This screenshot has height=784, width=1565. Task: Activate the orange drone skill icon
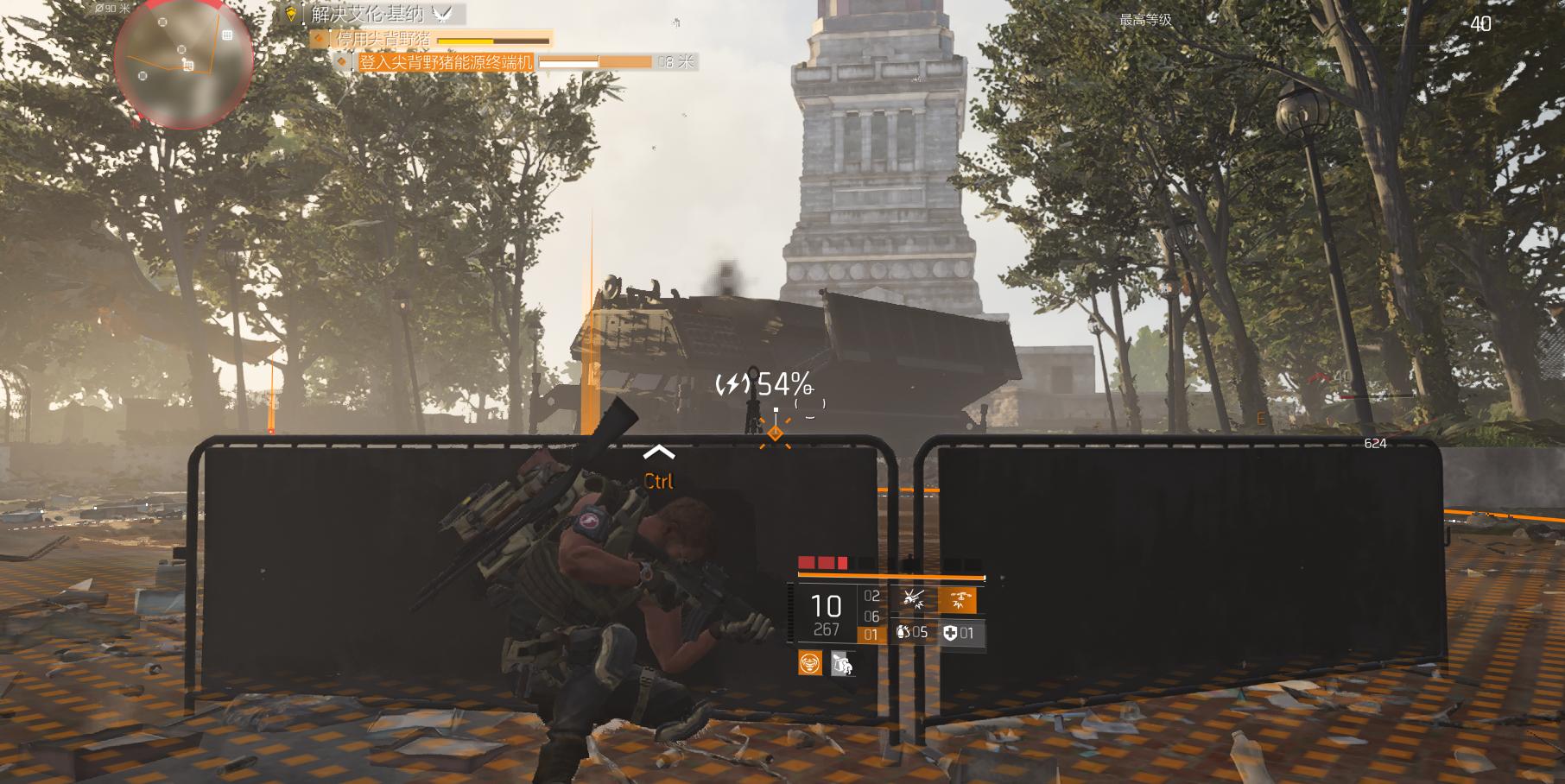pyautogui.click(x=957, y=598)
